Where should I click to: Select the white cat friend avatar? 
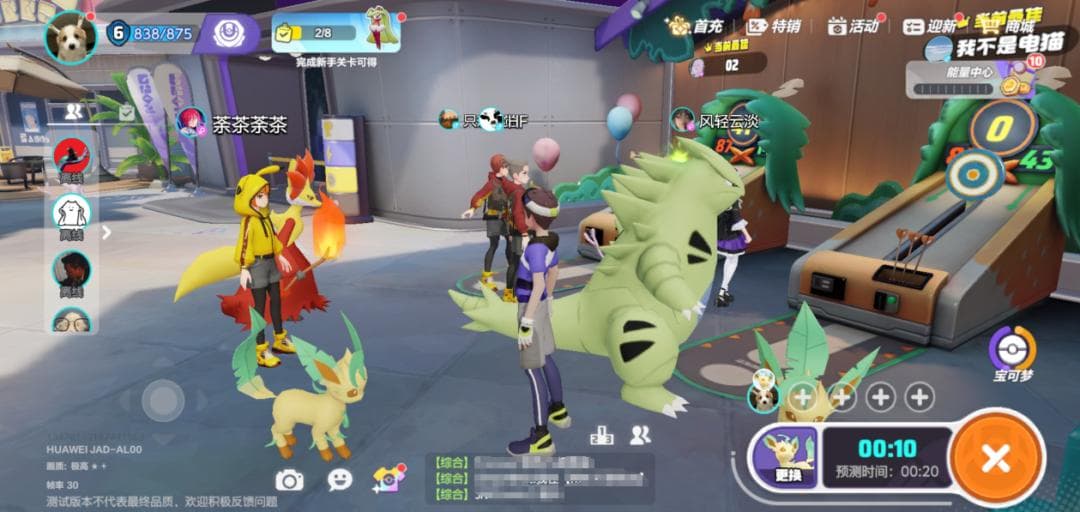coord(71,213)
